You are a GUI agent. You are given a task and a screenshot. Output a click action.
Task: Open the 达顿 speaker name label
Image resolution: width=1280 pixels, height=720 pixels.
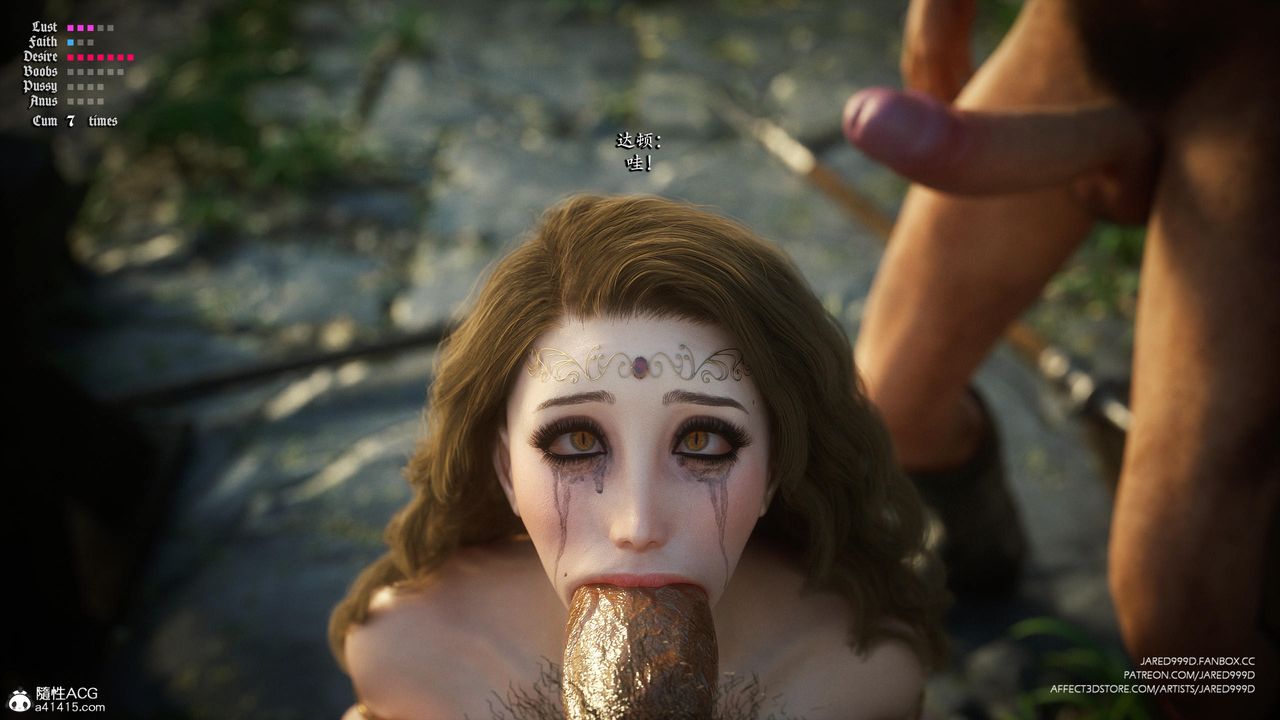[630, 141]
